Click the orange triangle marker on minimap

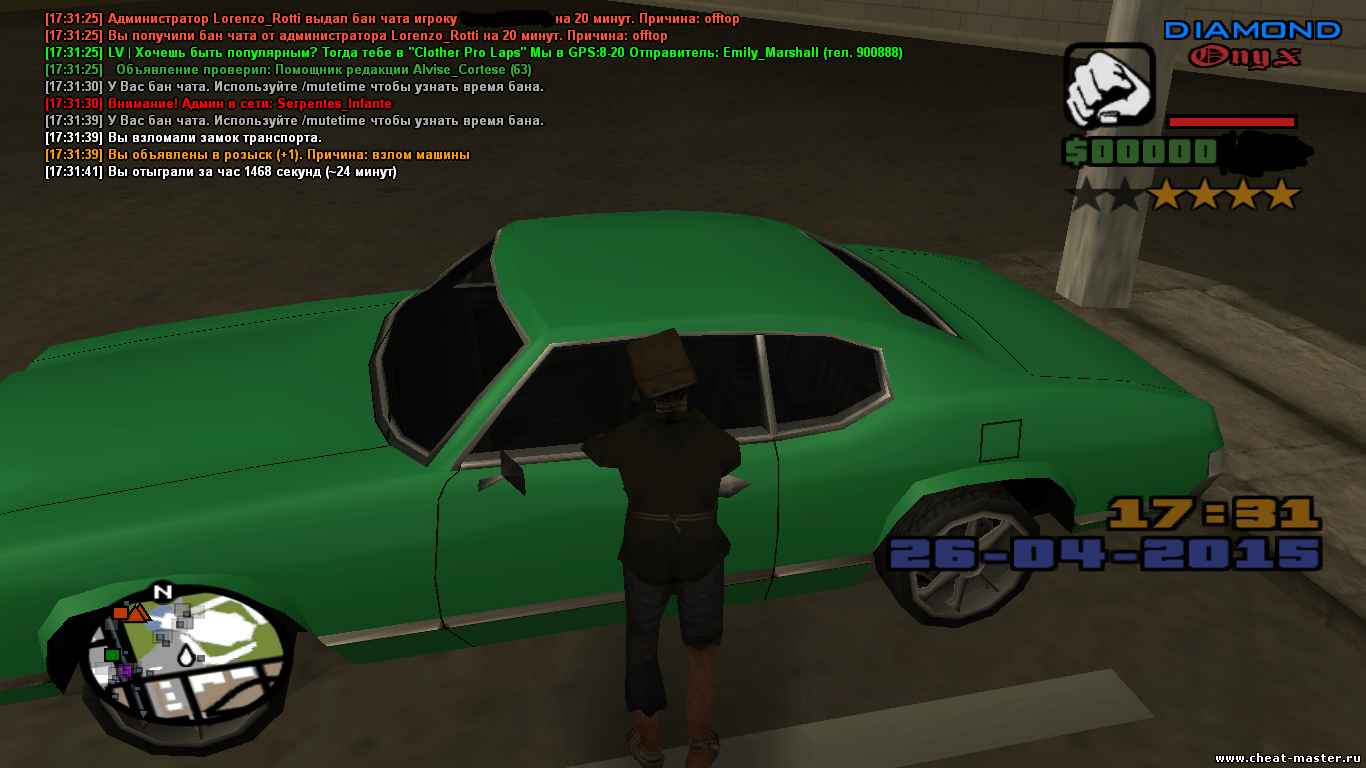pyautogui.click(x=137, y=612)
